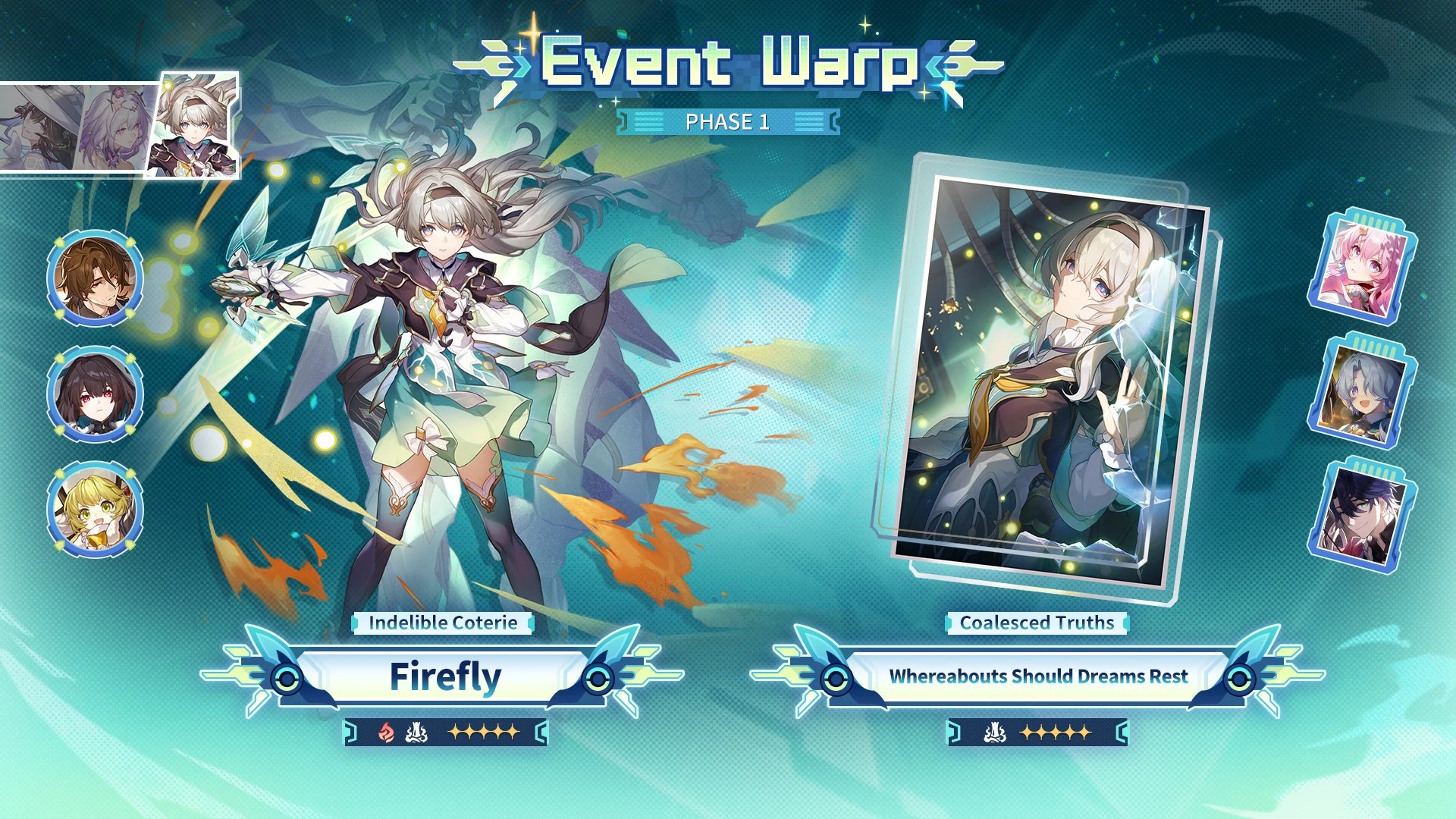
Task: Click the Indelible Coterie label
Action: pos(443,623)
